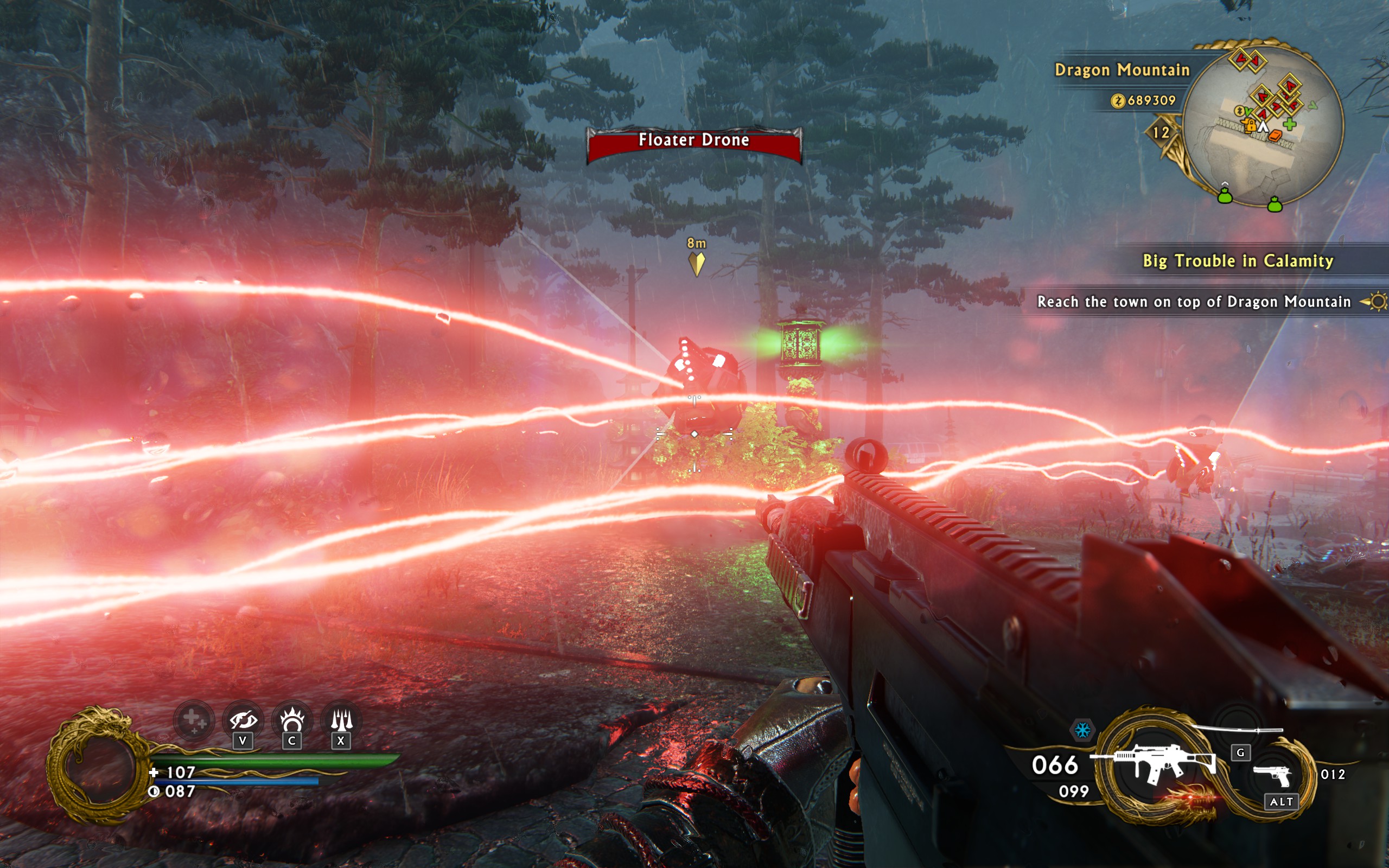This screenshot has height=868, width=1389.
Task: Select the green plus marker on minimap
Action: click(1289, 124)
